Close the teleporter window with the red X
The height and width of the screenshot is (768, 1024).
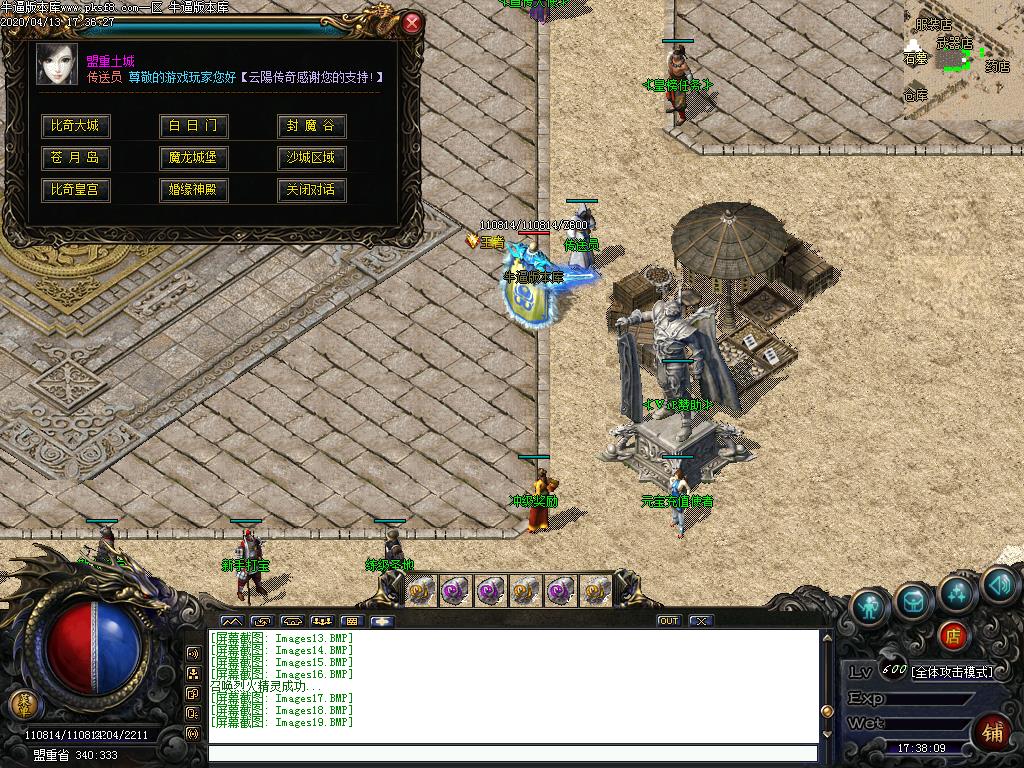[411, 24]
